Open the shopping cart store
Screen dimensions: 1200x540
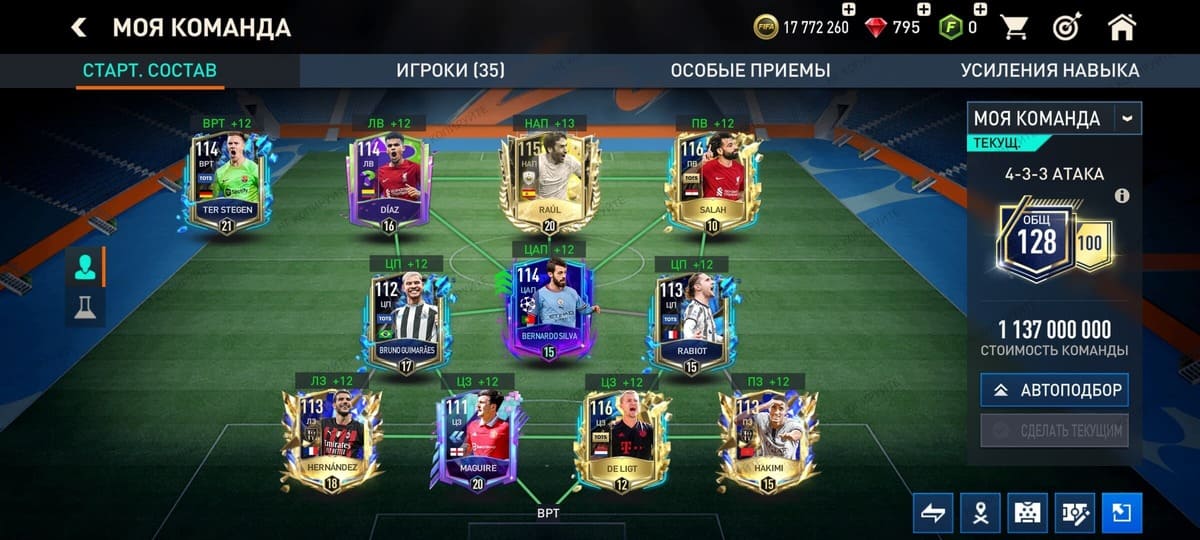1016,27
